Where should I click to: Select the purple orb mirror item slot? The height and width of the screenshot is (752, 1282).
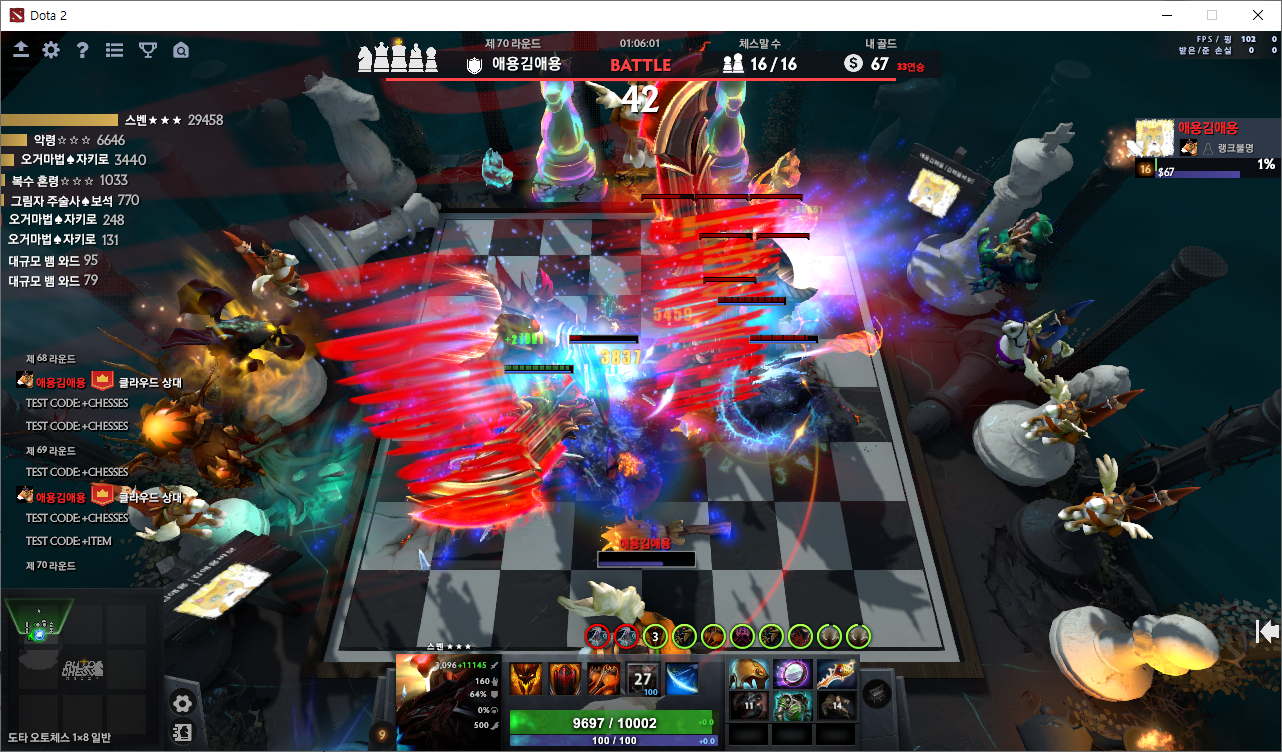tap(791, 675)
